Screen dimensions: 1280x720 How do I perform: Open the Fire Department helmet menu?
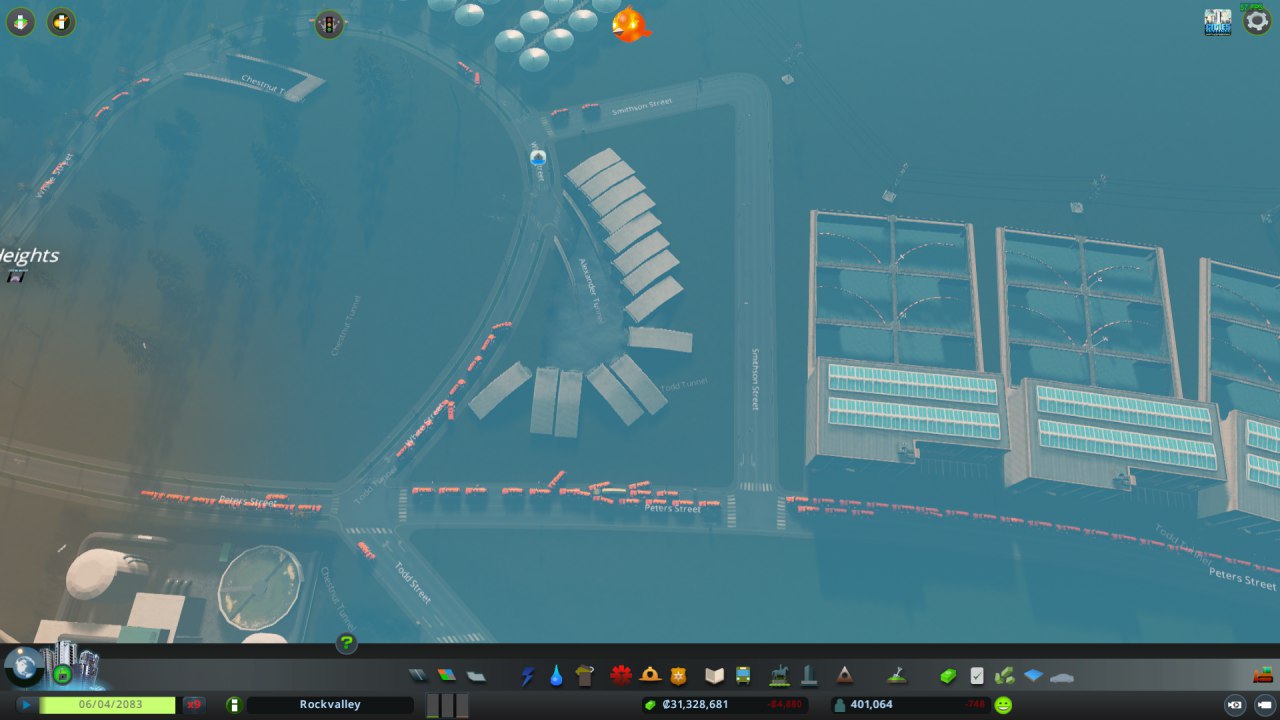650,676
